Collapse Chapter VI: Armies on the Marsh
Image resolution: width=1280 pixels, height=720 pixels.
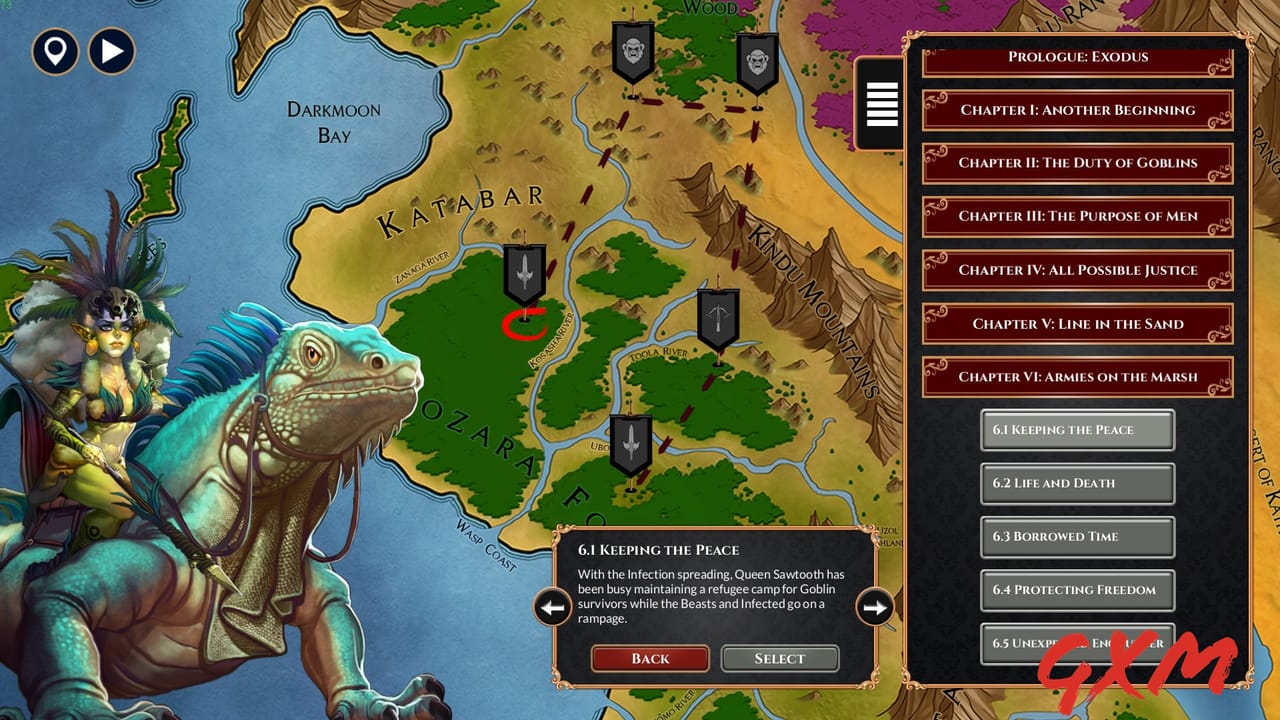(1077, 376)
